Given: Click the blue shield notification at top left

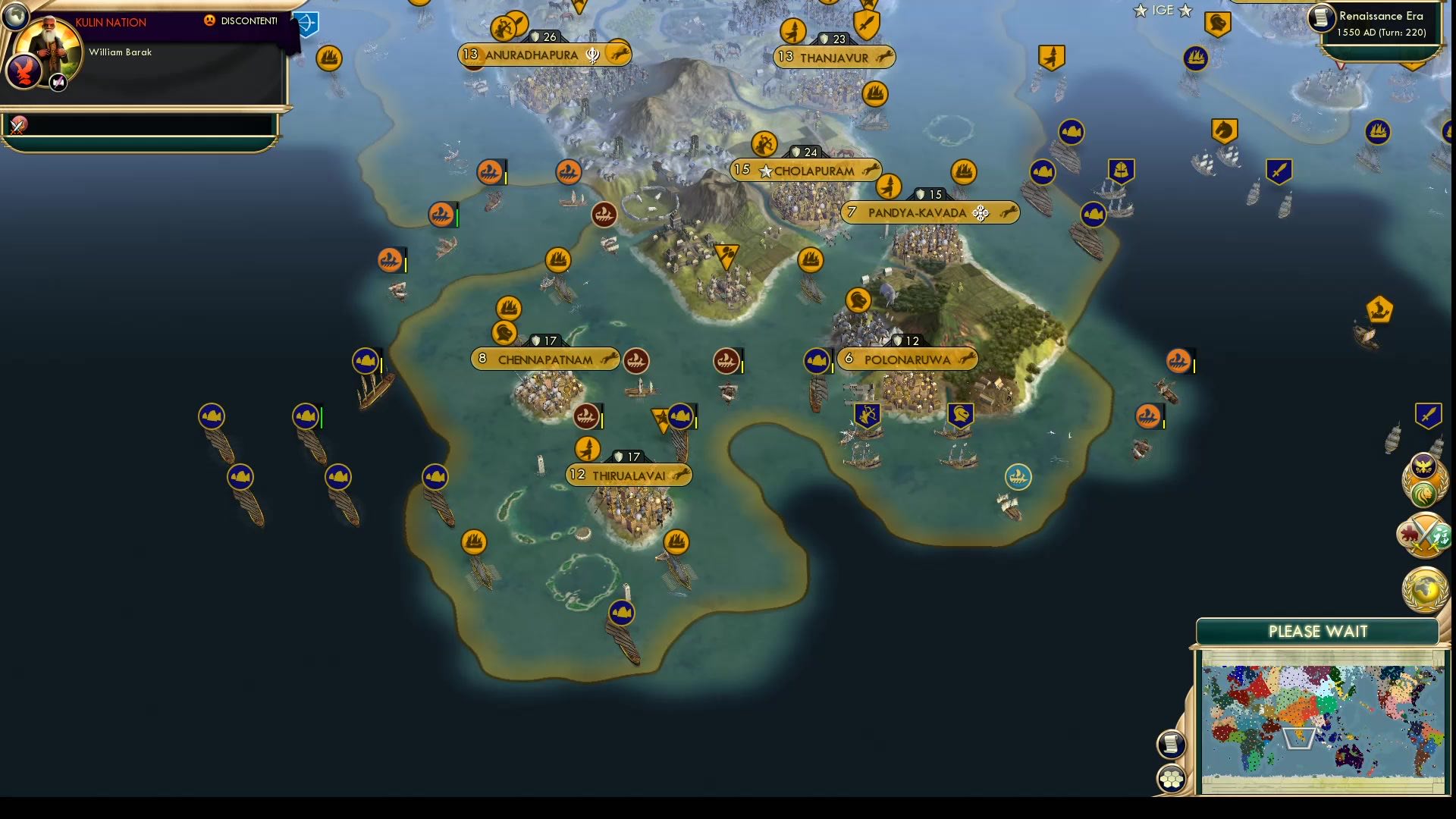Looking at the screenshot, I should tap(304, 25).
